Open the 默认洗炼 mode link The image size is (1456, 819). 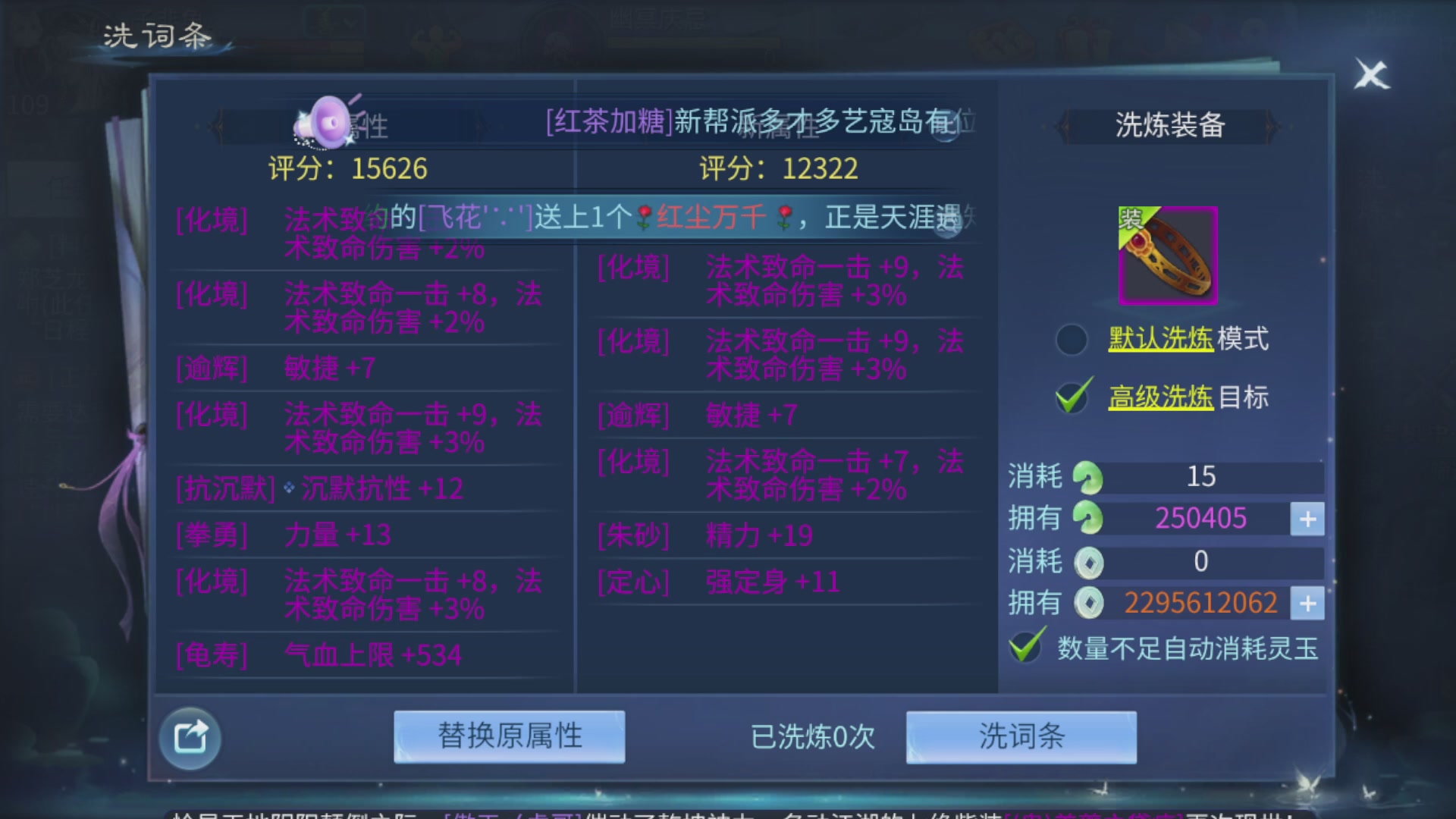click(x=1163, y=340)
